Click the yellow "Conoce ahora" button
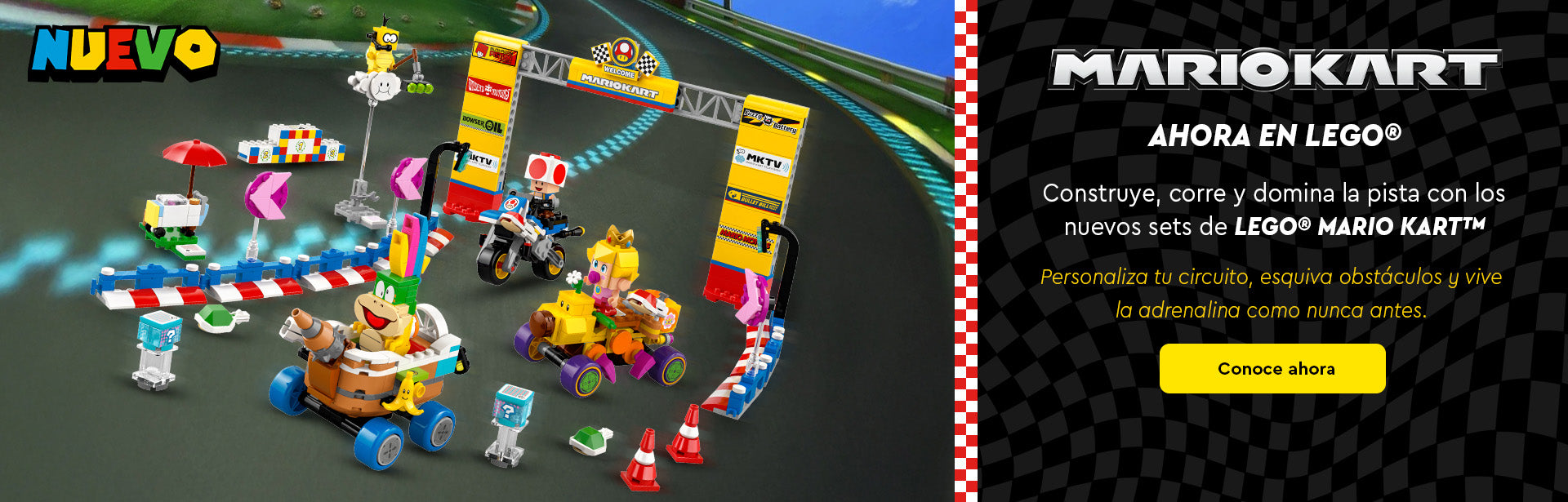Viewport: 1568px width, 502px height. [x=1272, y=369]
